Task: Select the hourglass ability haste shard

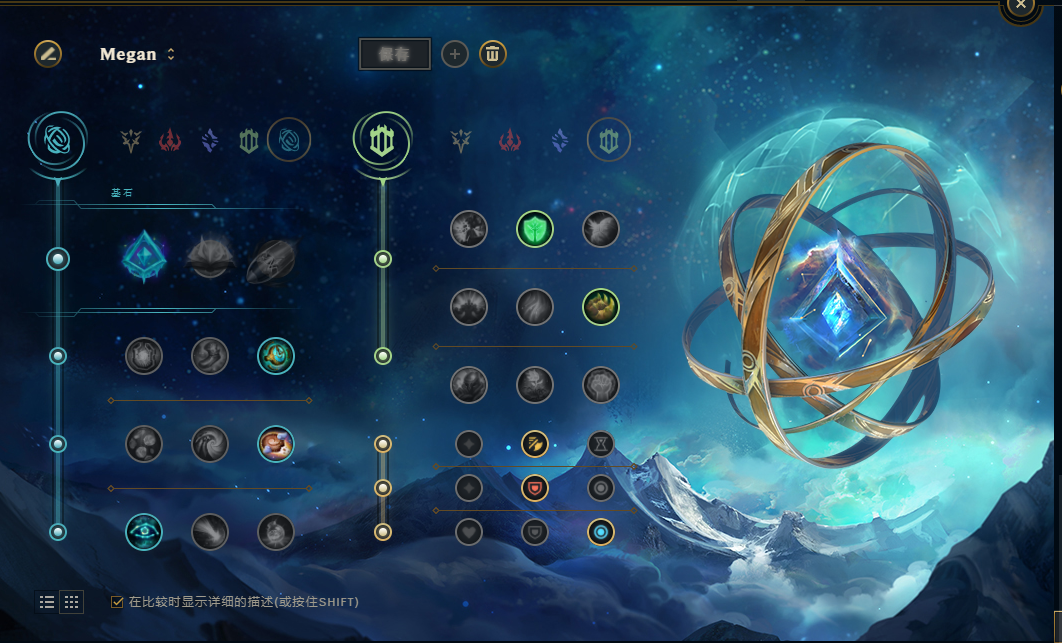Action: (601, 444)
